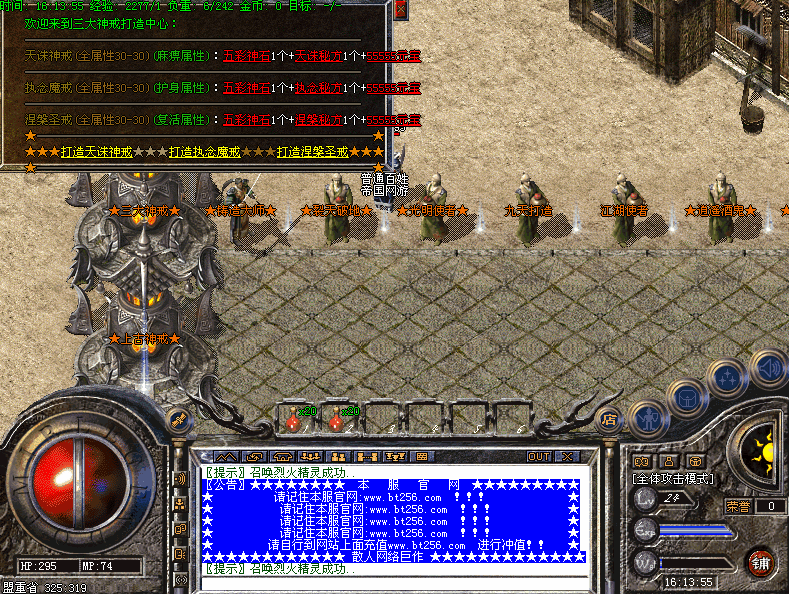The image size is (789, 594).
Task: Choose 打造执念魔戒 forging option
Action: (204, 152)
